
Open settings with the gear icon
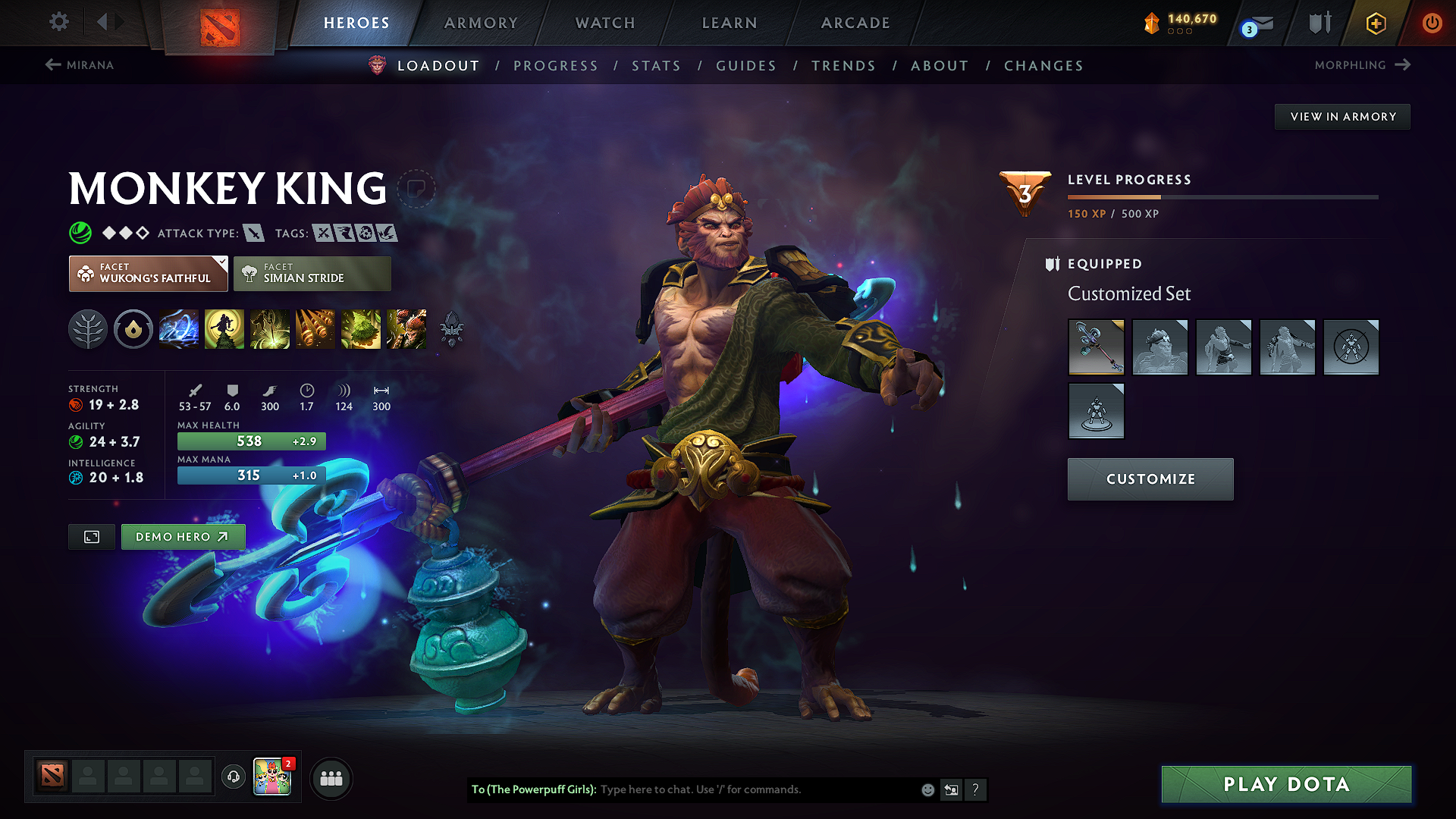[58, 23]
